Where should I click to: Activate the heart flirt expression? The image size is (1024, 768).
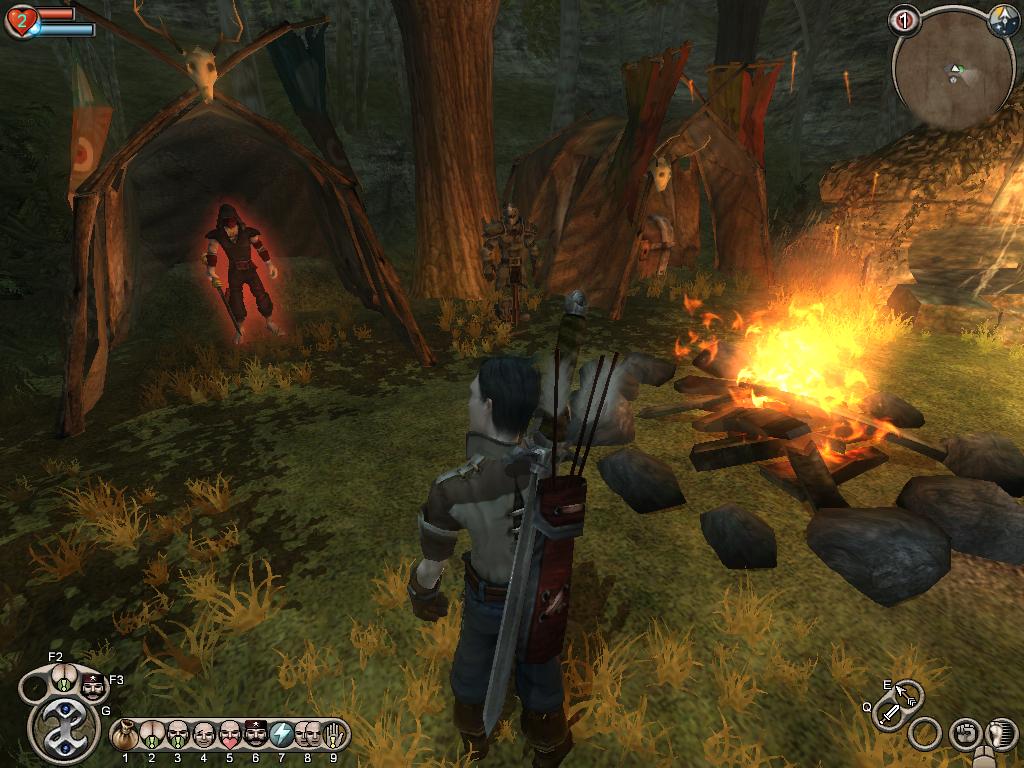point(230,735)
